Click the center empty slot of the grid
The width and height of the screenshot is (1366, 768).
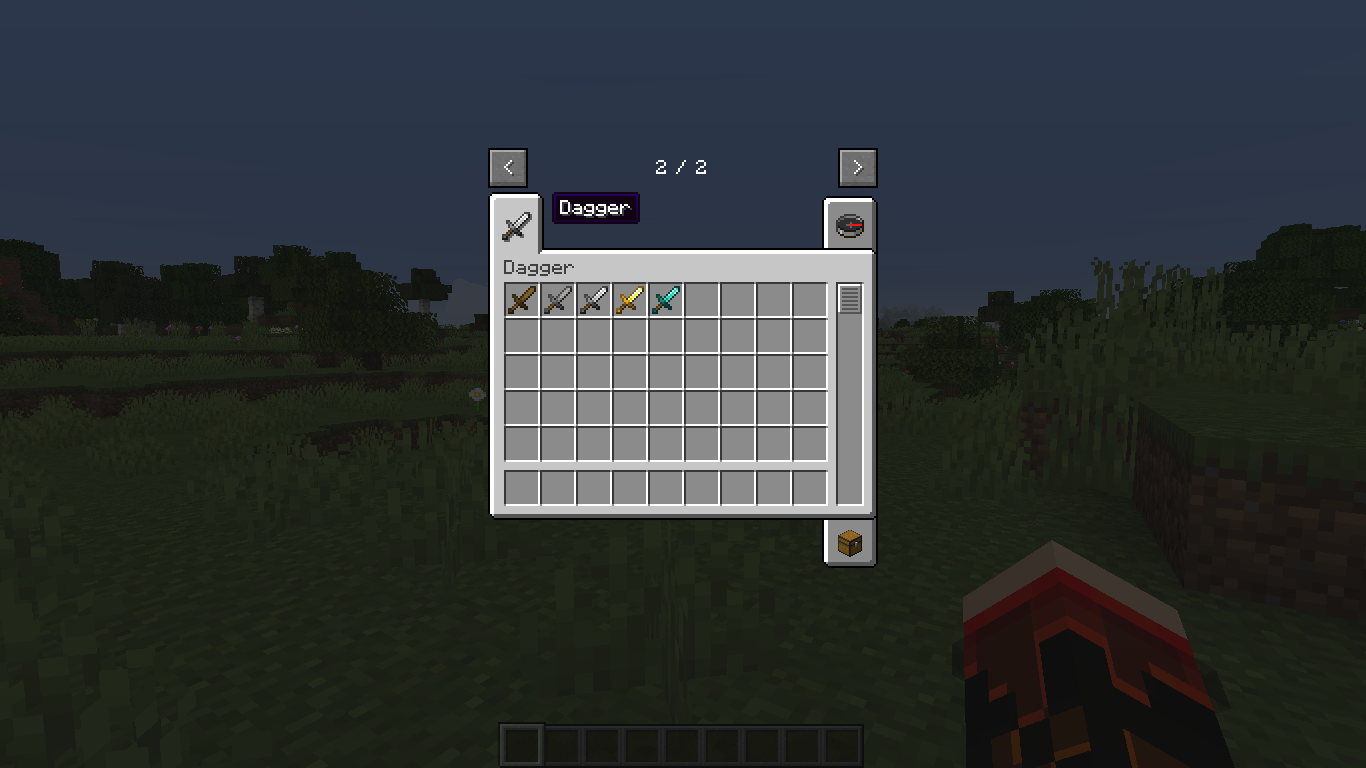pos(664,371)
